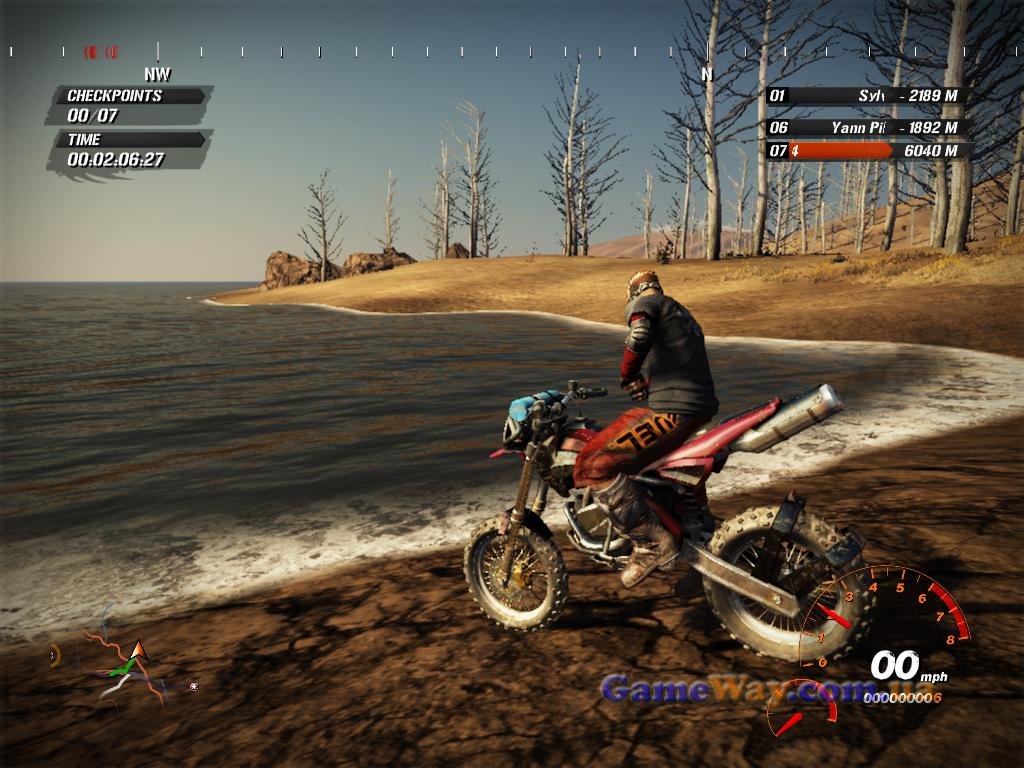Screen dimensions: 1024x768
Task: Click the red marker on the compass strip
Action: coord(101,51)
